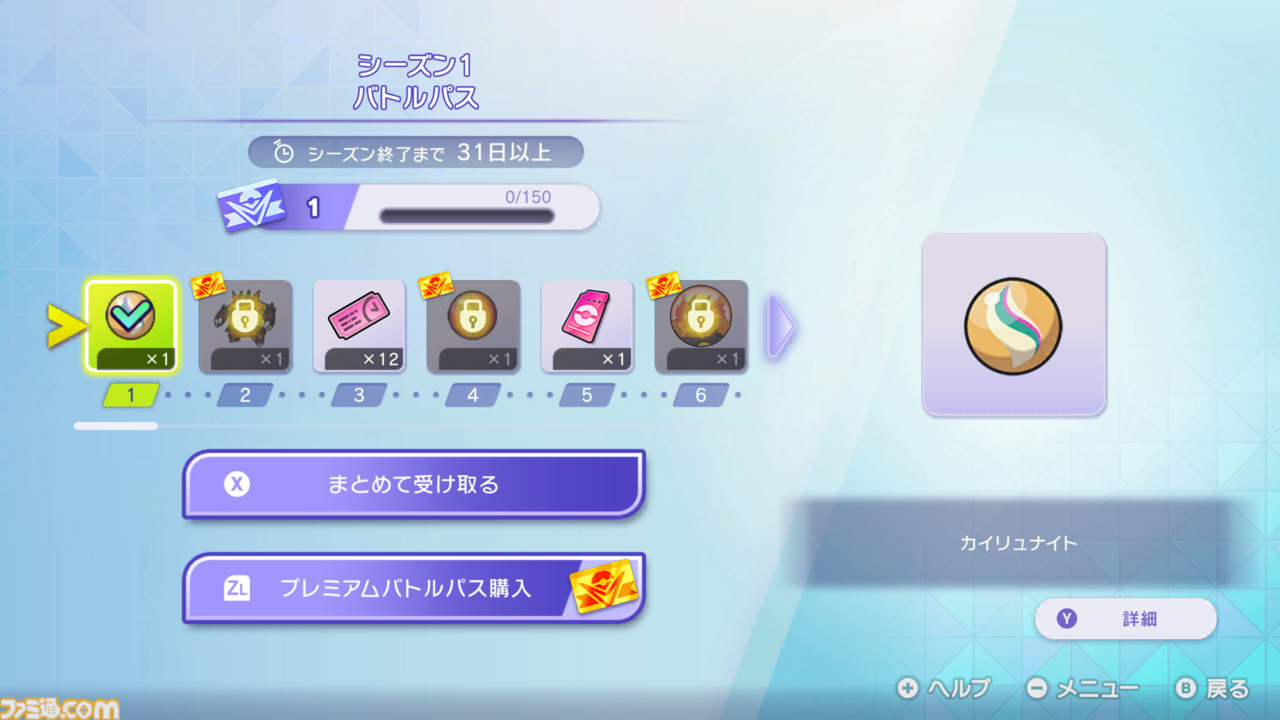
Task: Click the locked orb reward in slot 4
Action: (472, 328)
